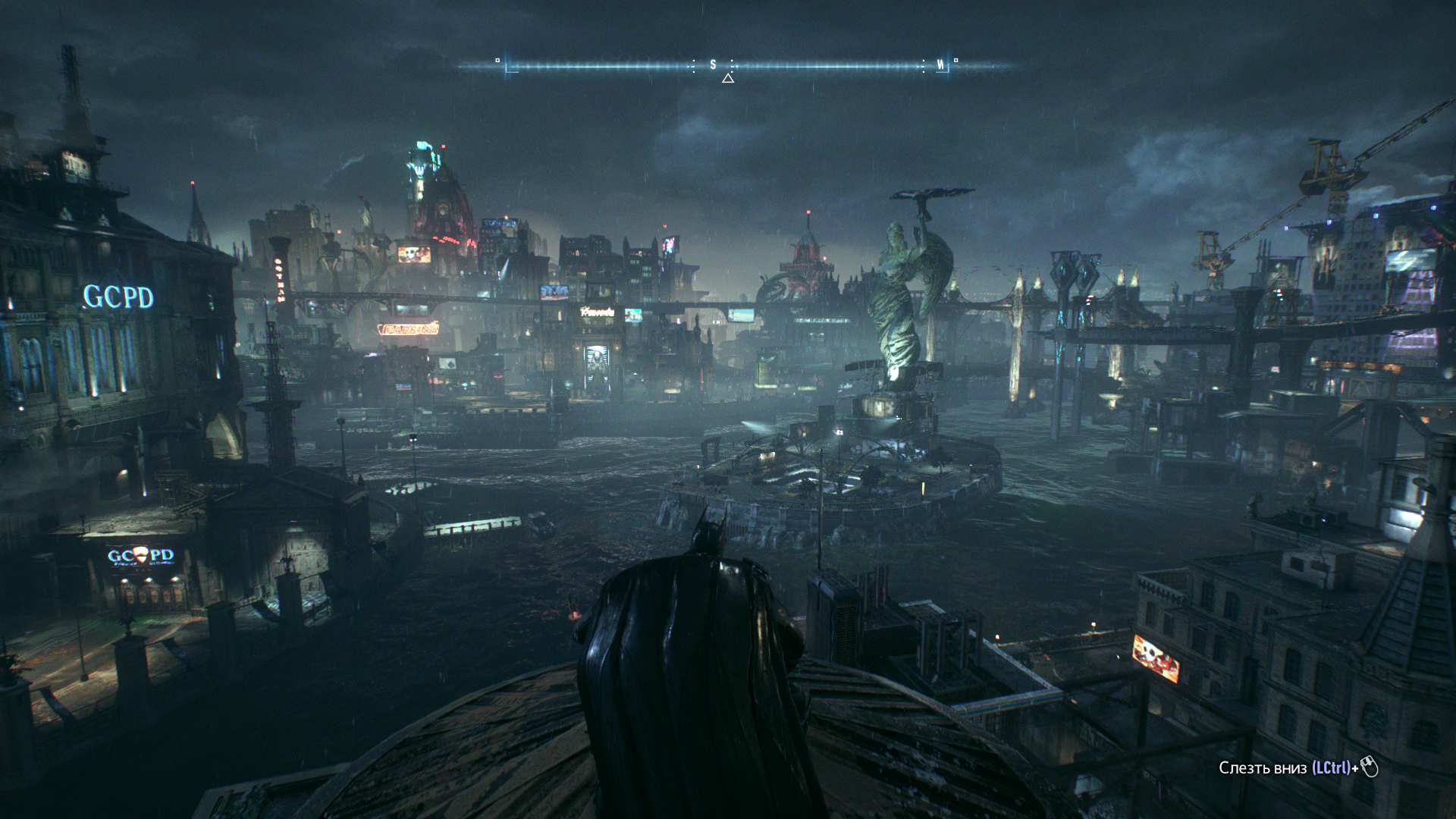
Task: Select the S direction marker on the compass
Action: tap(712, 65)
